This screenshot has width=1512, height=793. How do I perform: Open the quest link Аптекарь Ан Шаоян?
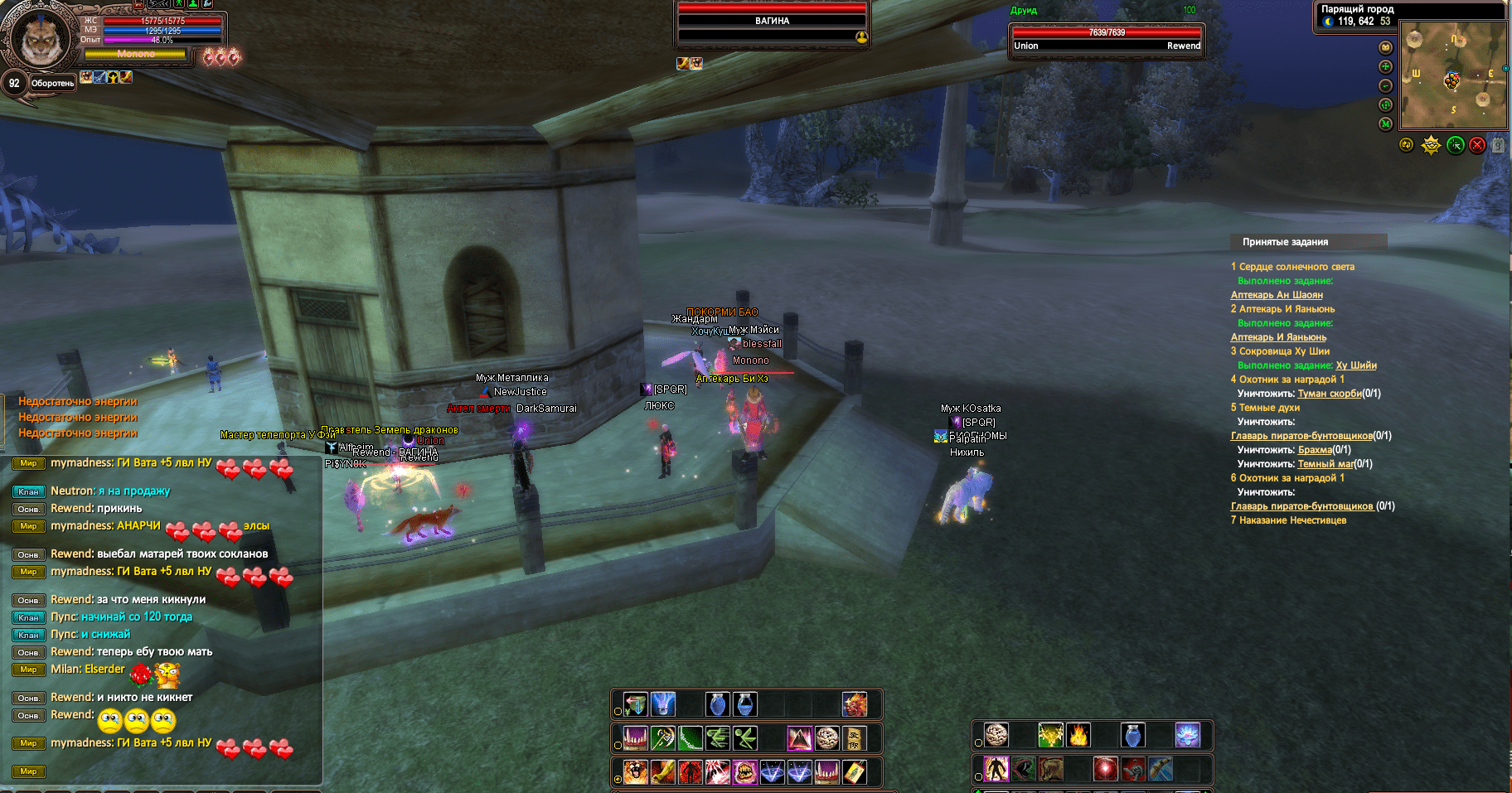tap(1277, 295)
